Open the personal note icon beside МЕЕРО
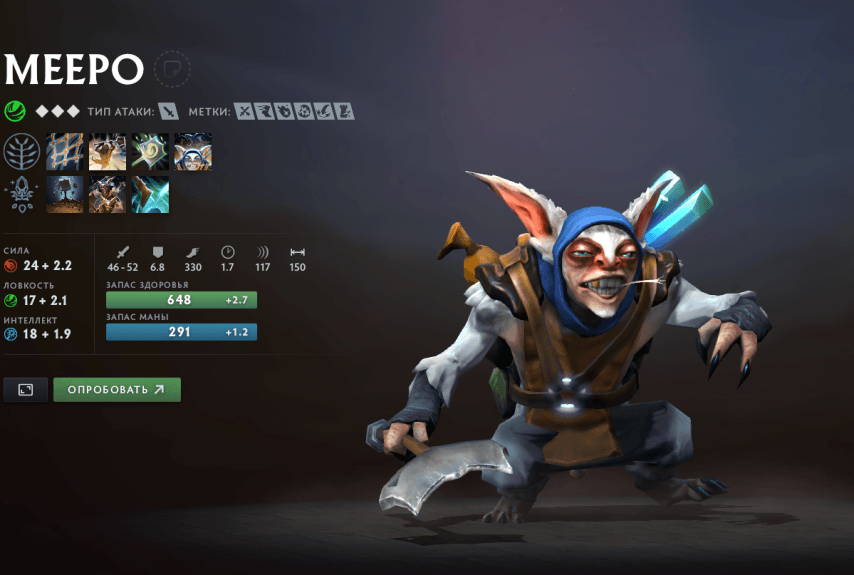Viewport: 854px width, 575px height. click(x=172, y=68)
